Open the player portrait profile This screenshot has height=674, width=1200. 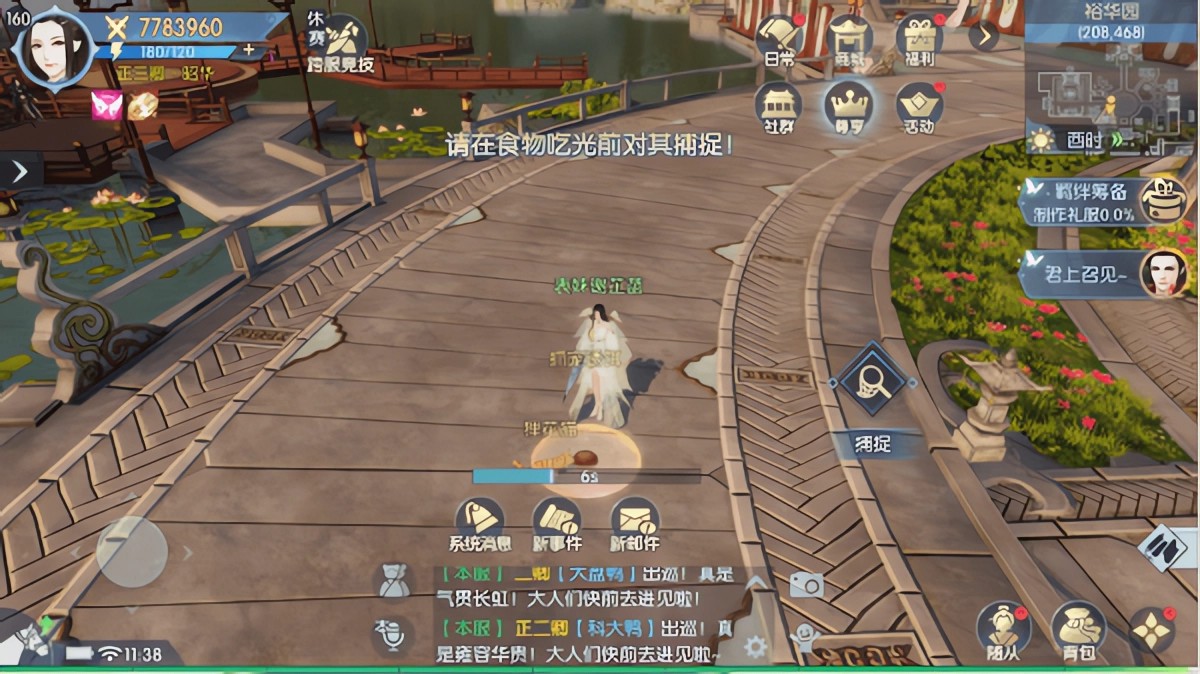click(x=52, y=47)
